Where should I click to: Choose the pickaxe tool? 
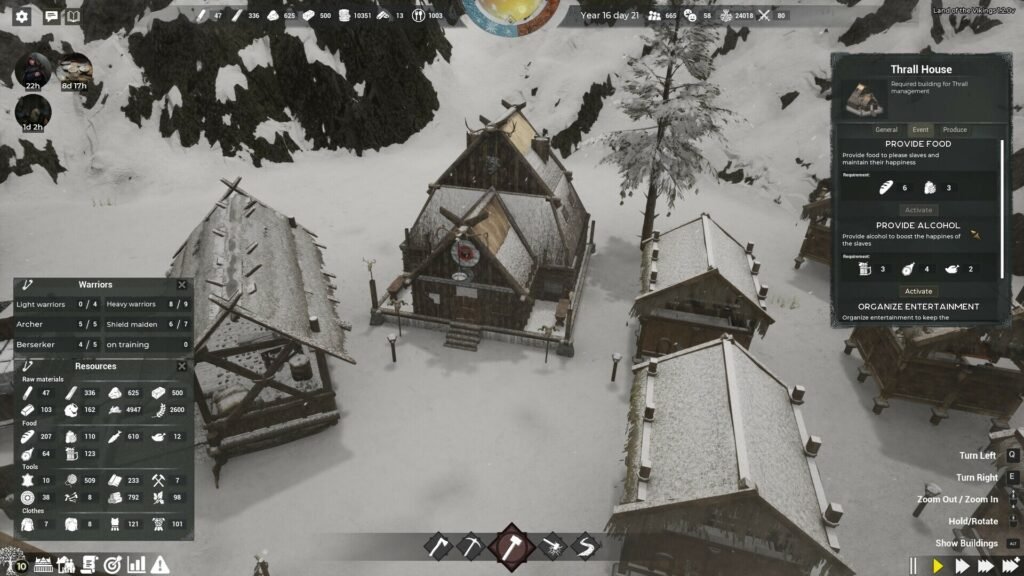coord(470,547)
